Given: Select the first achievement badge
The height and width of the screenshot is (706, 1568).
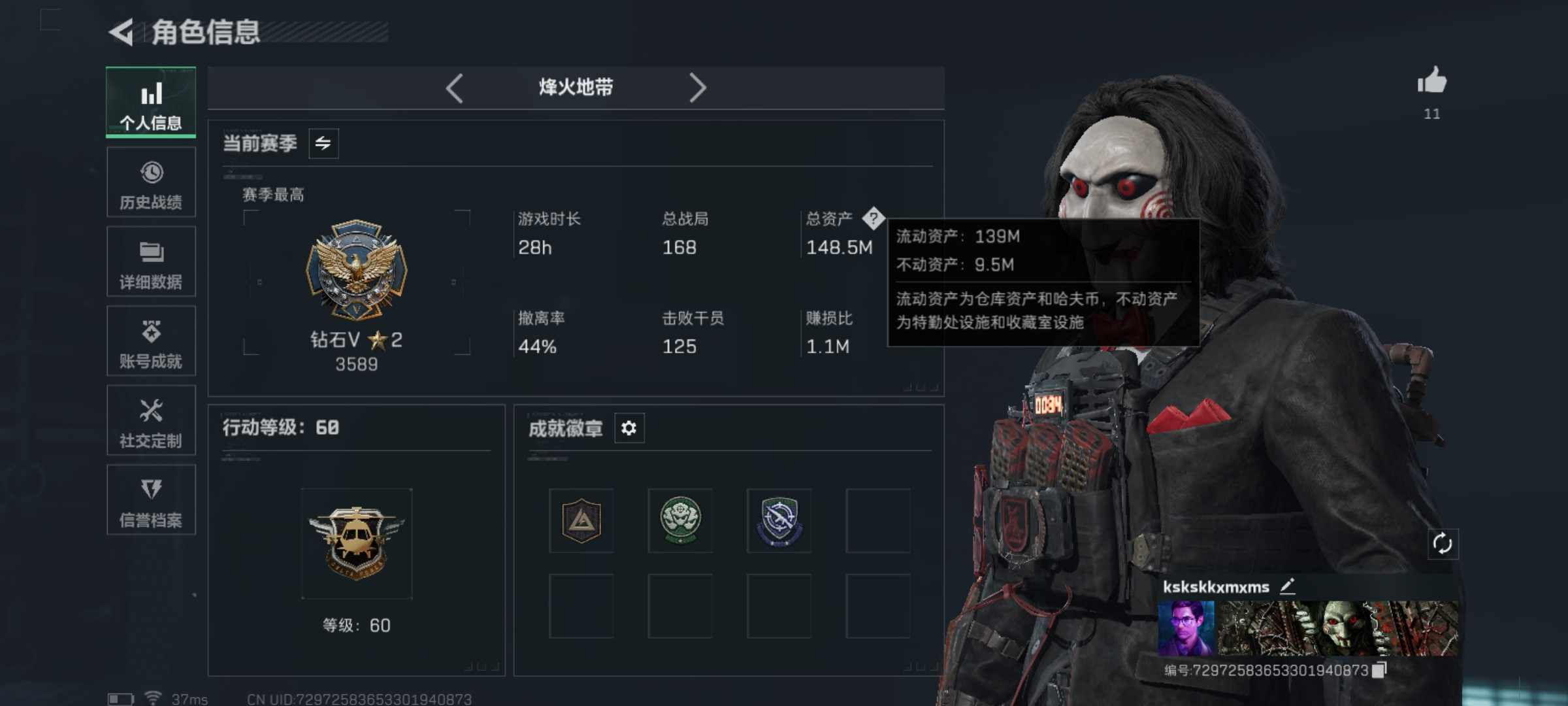Looking at the screenshot, I should 580,520.
